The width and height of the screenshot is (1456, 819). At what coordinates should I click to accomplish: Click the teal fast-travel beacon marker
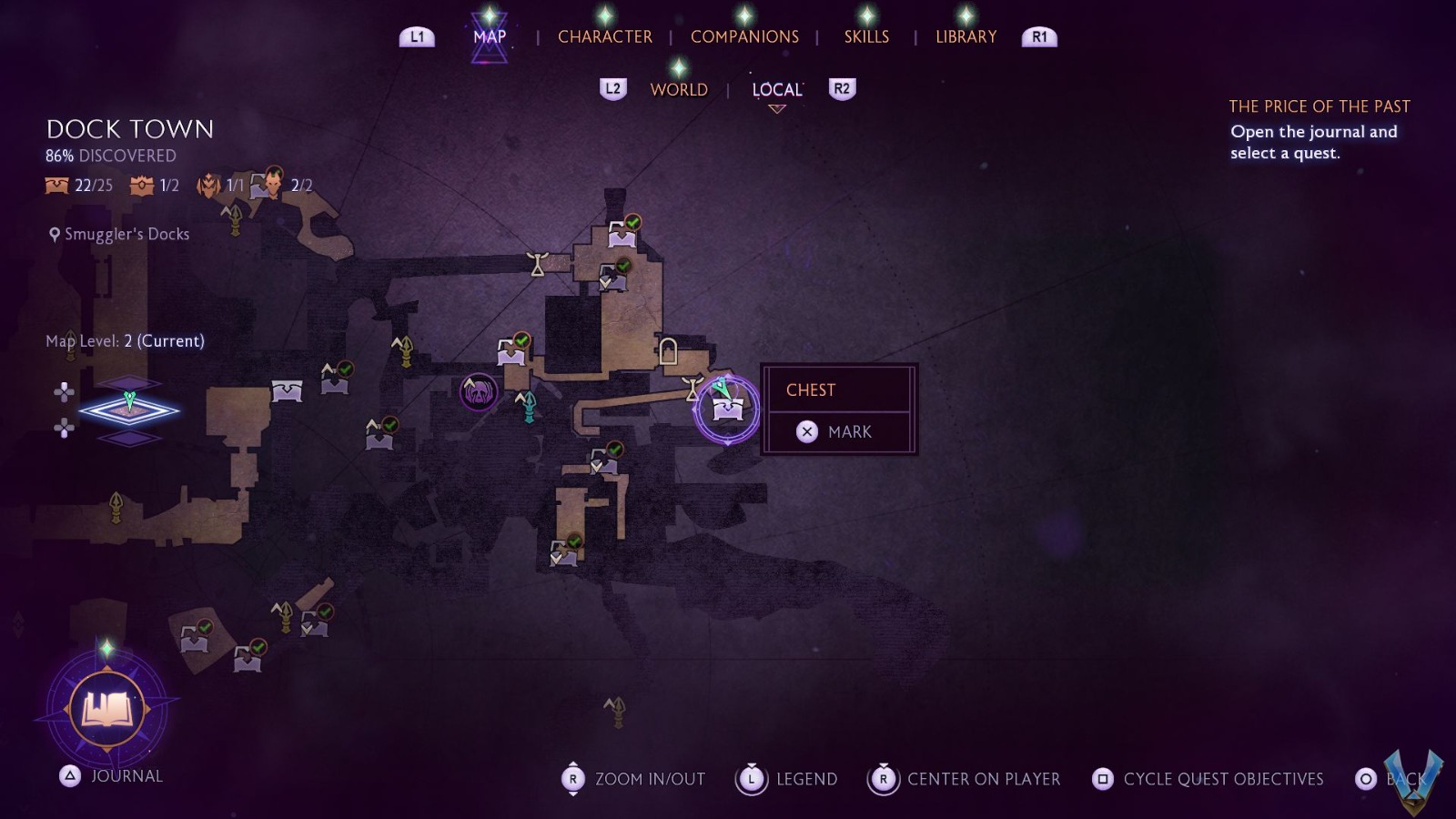click(x=528, y=407)
